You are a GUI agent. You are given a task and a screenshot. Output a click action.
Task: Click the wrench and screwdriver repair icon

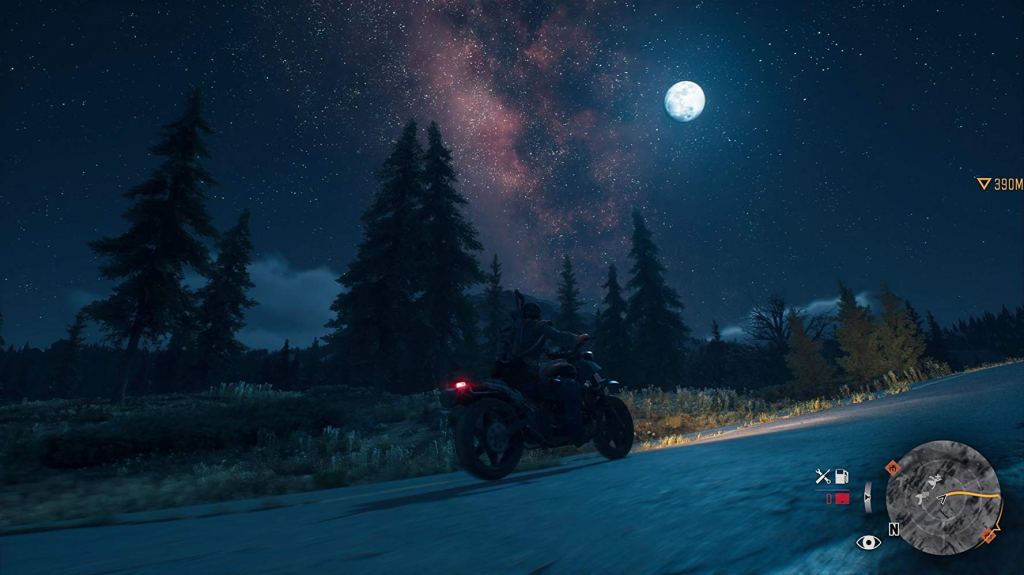click(x=823, y=477)
